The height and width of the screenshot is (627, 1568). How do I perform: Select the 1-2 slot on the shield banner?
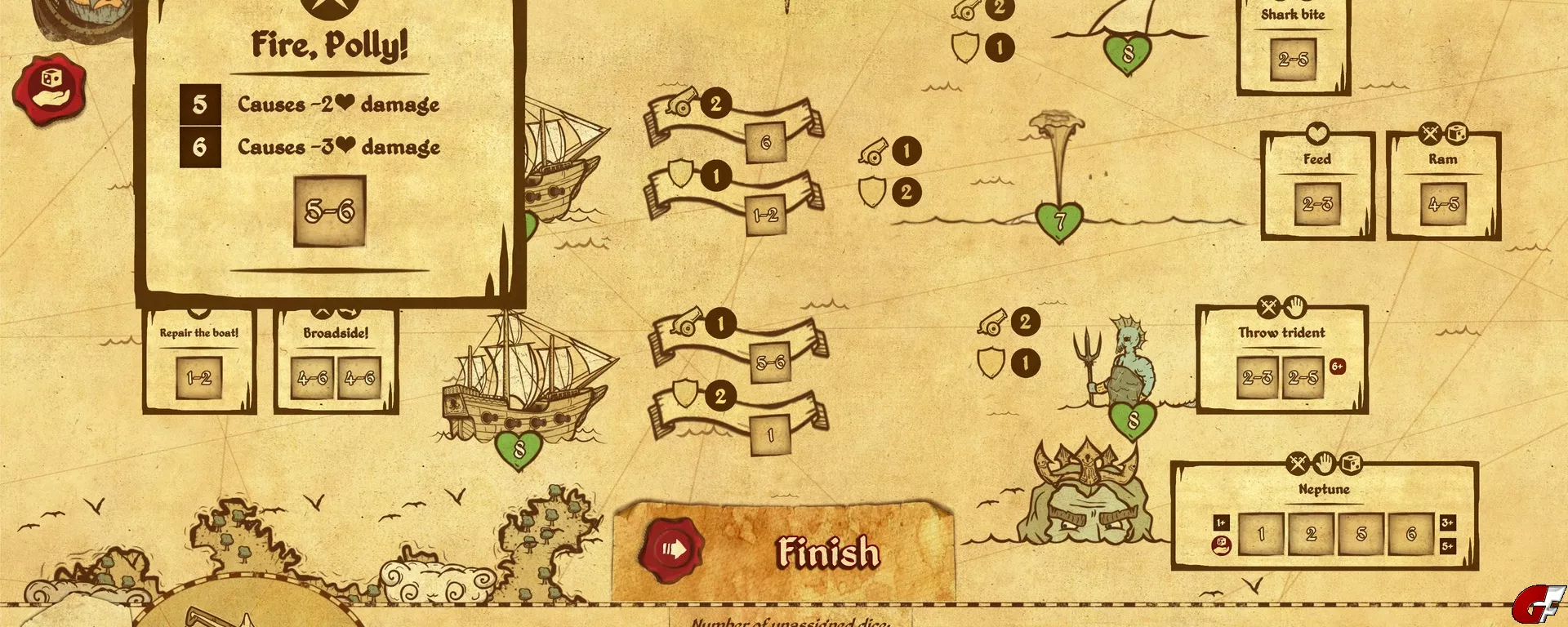click(766, 216)
